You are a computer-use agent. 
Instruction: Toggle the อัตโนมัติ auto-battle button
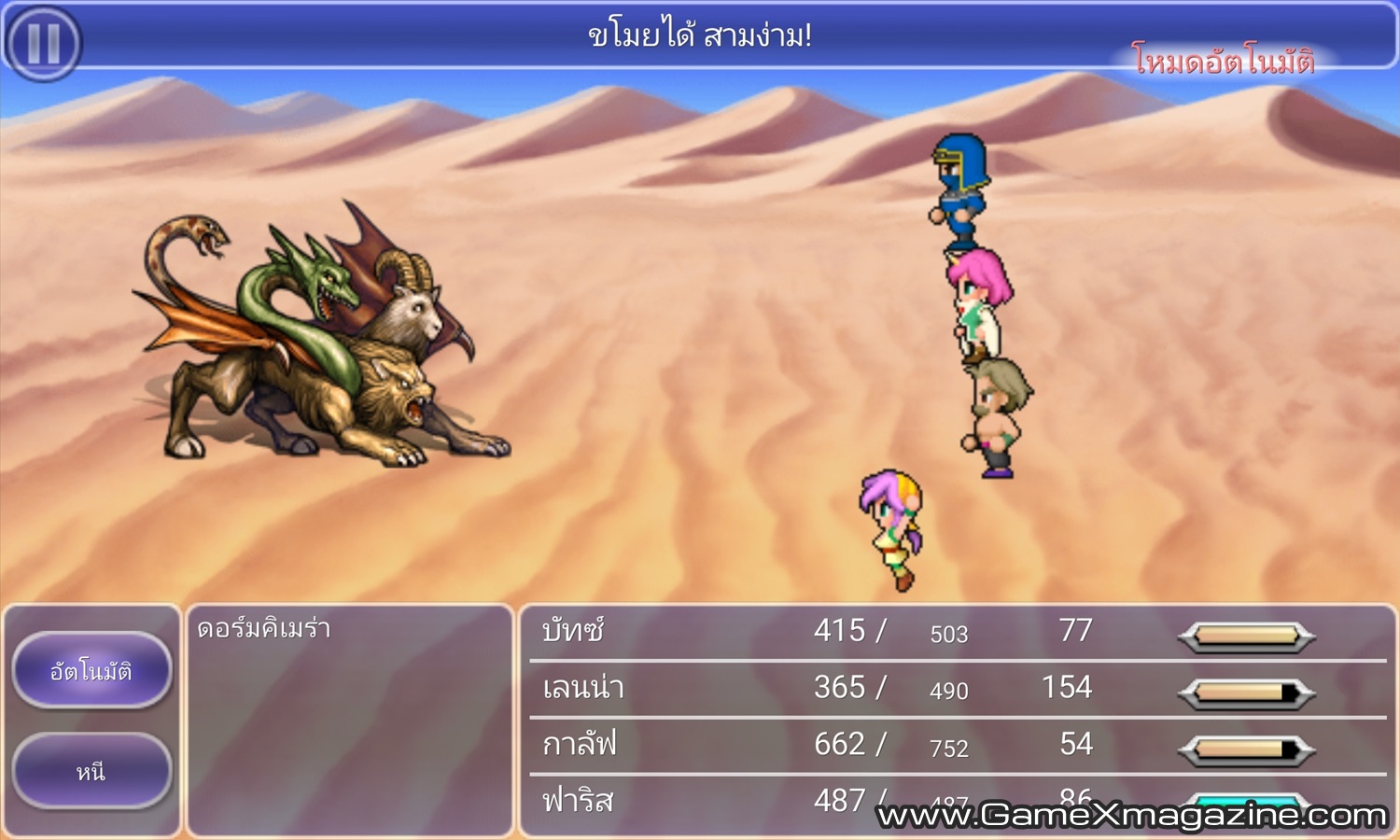click(91, 670)
